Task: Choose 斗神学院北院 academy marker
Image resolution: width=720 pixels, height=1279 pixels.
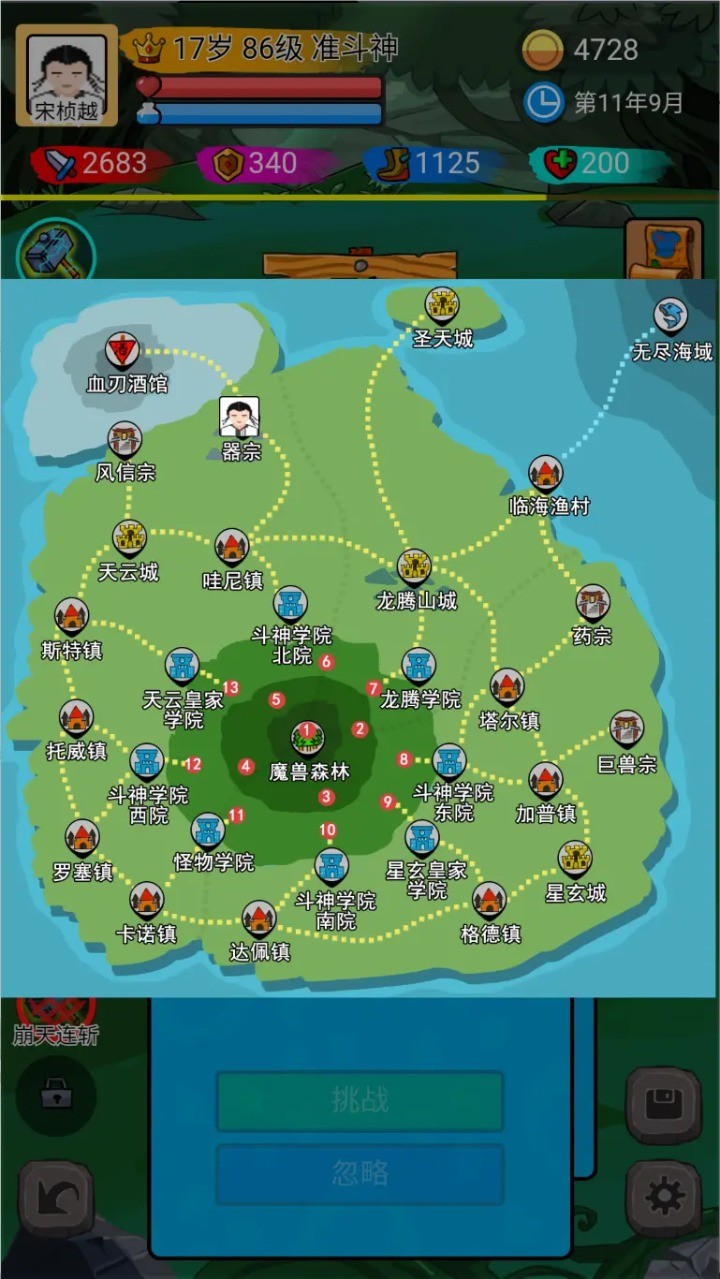Action: [x=290, y=604]
